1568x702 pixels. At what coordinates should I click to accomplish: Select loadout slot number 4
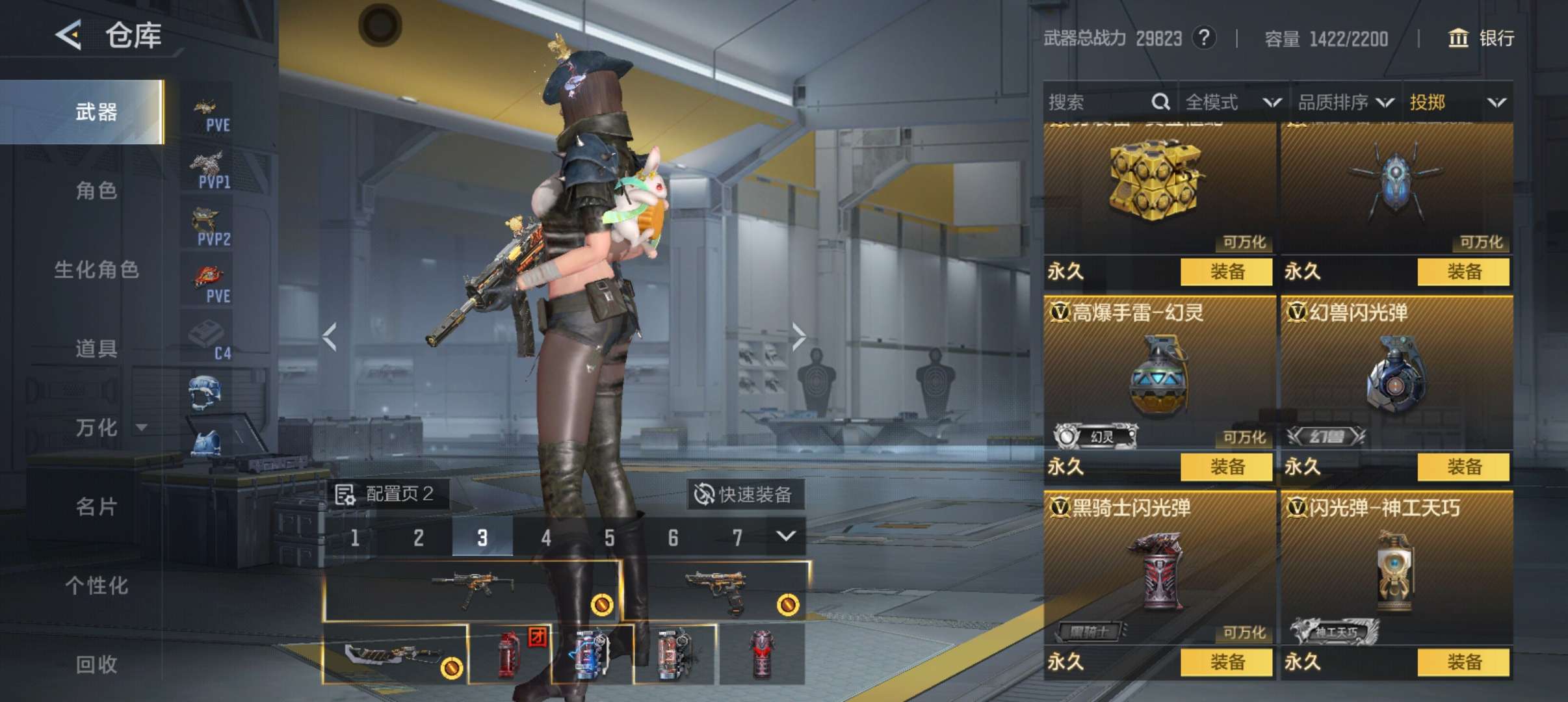pos(546,538)
